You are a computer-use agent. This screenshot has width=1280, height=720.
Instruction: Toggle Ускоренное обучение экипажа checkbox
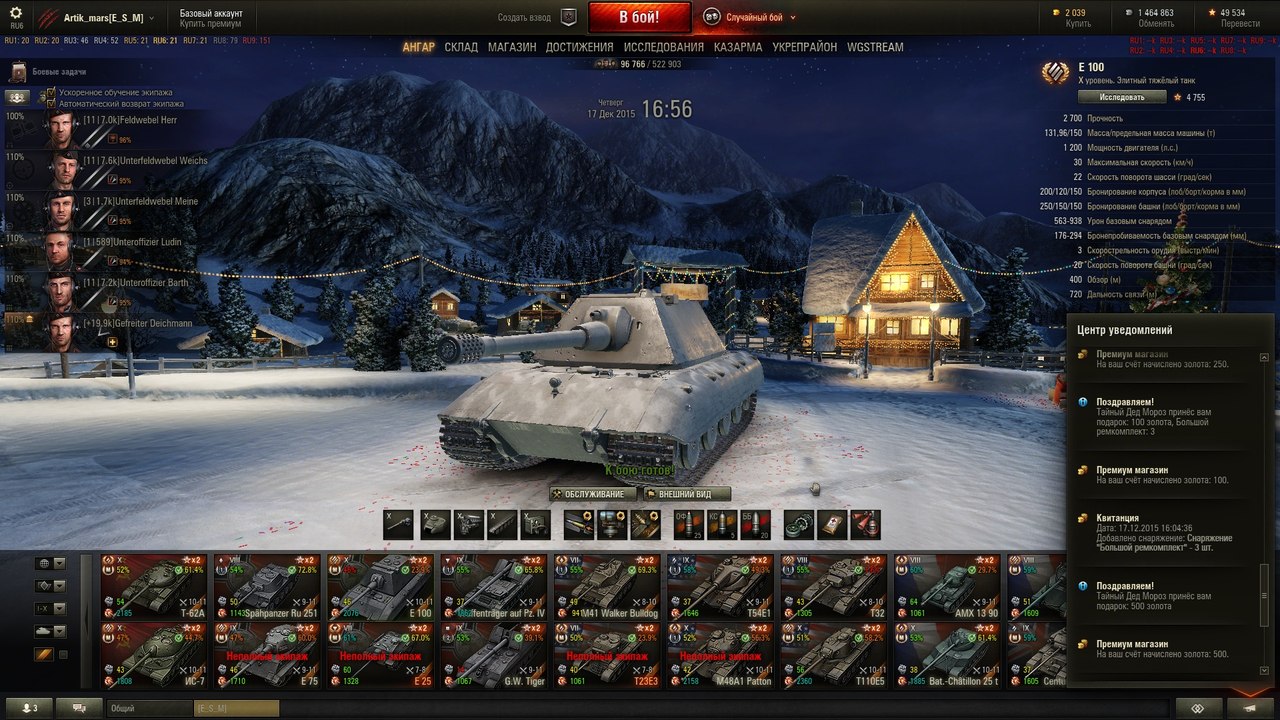51,92
